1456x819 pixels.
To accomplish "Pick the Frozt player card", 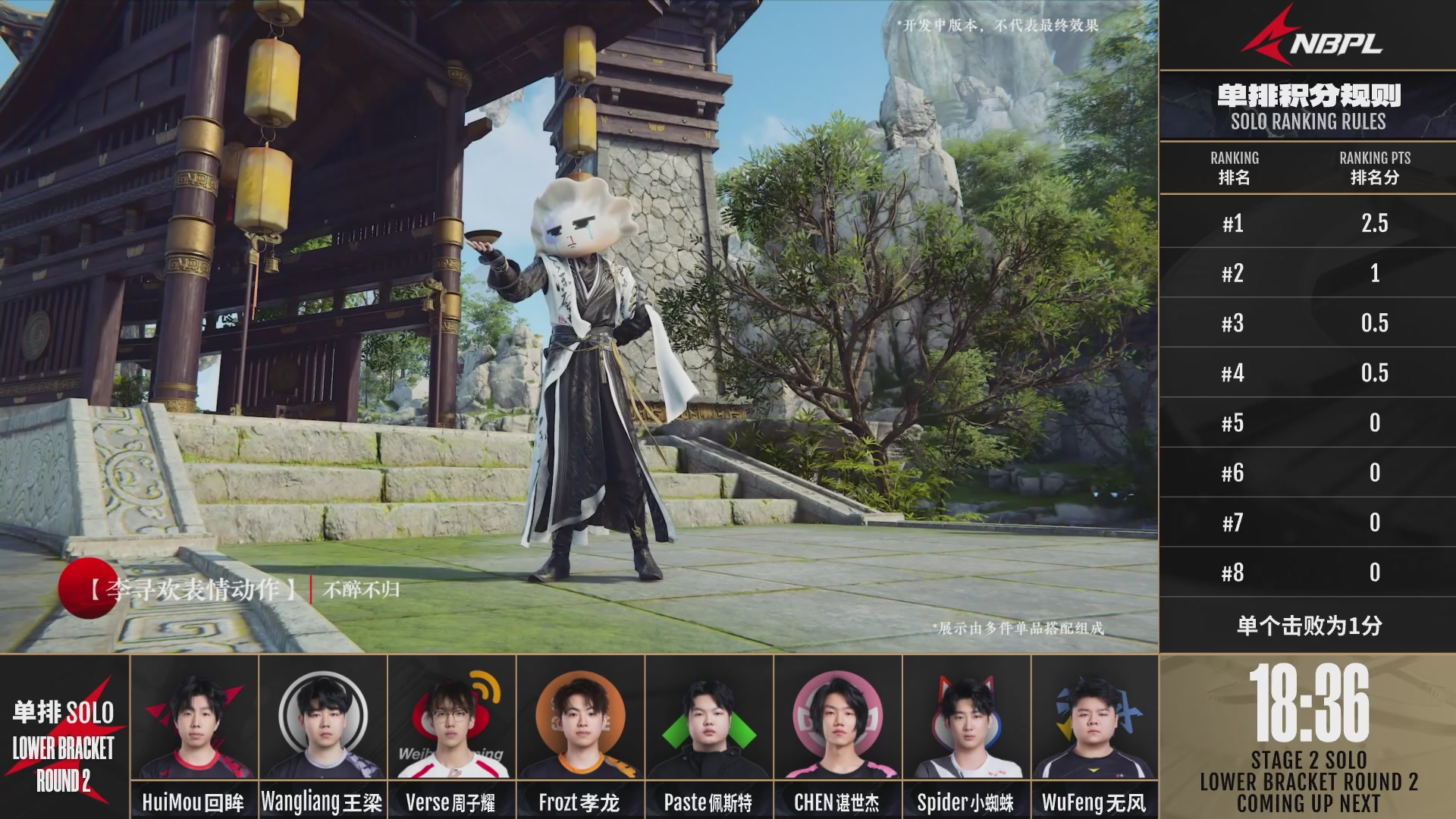I will 581,720.
